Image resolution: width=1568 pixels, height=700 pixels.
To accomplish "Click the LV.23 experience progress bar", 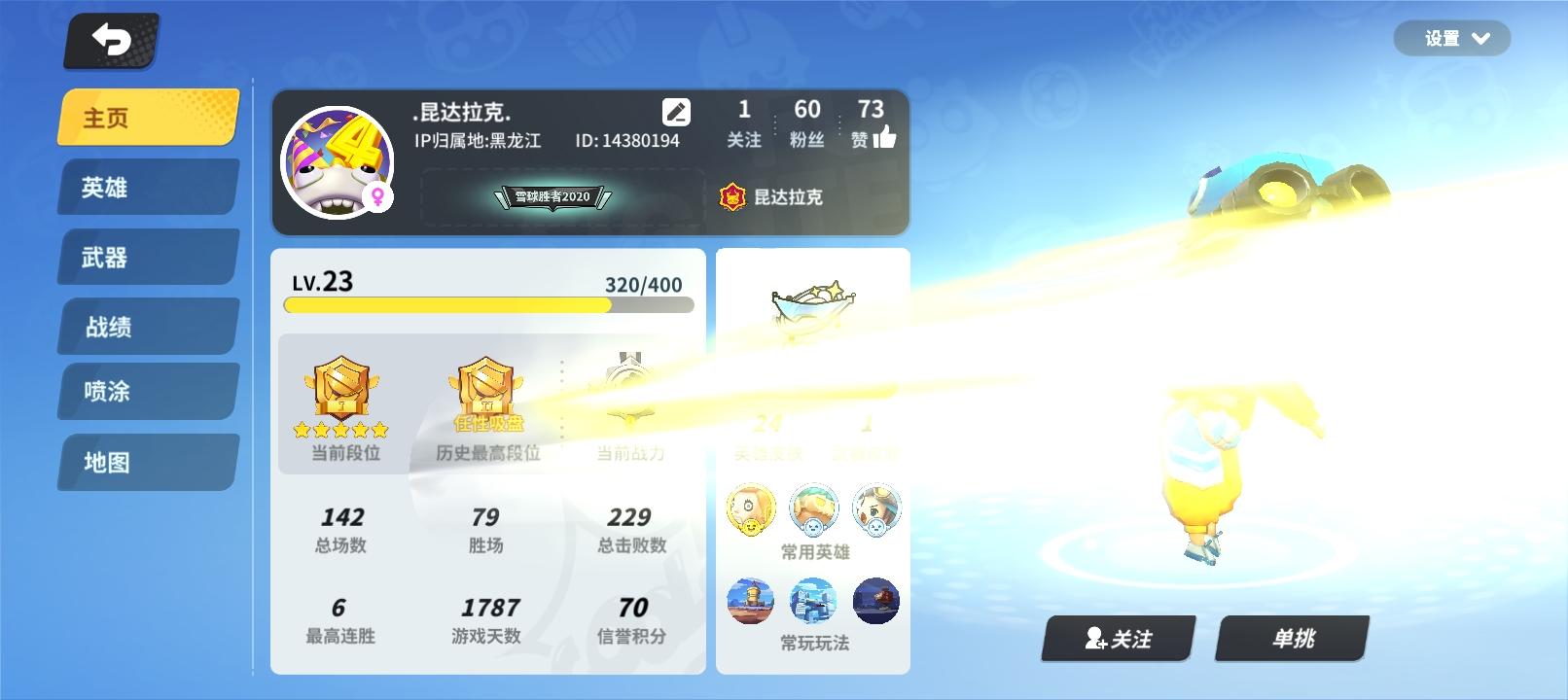I will (x=486, y=304).
